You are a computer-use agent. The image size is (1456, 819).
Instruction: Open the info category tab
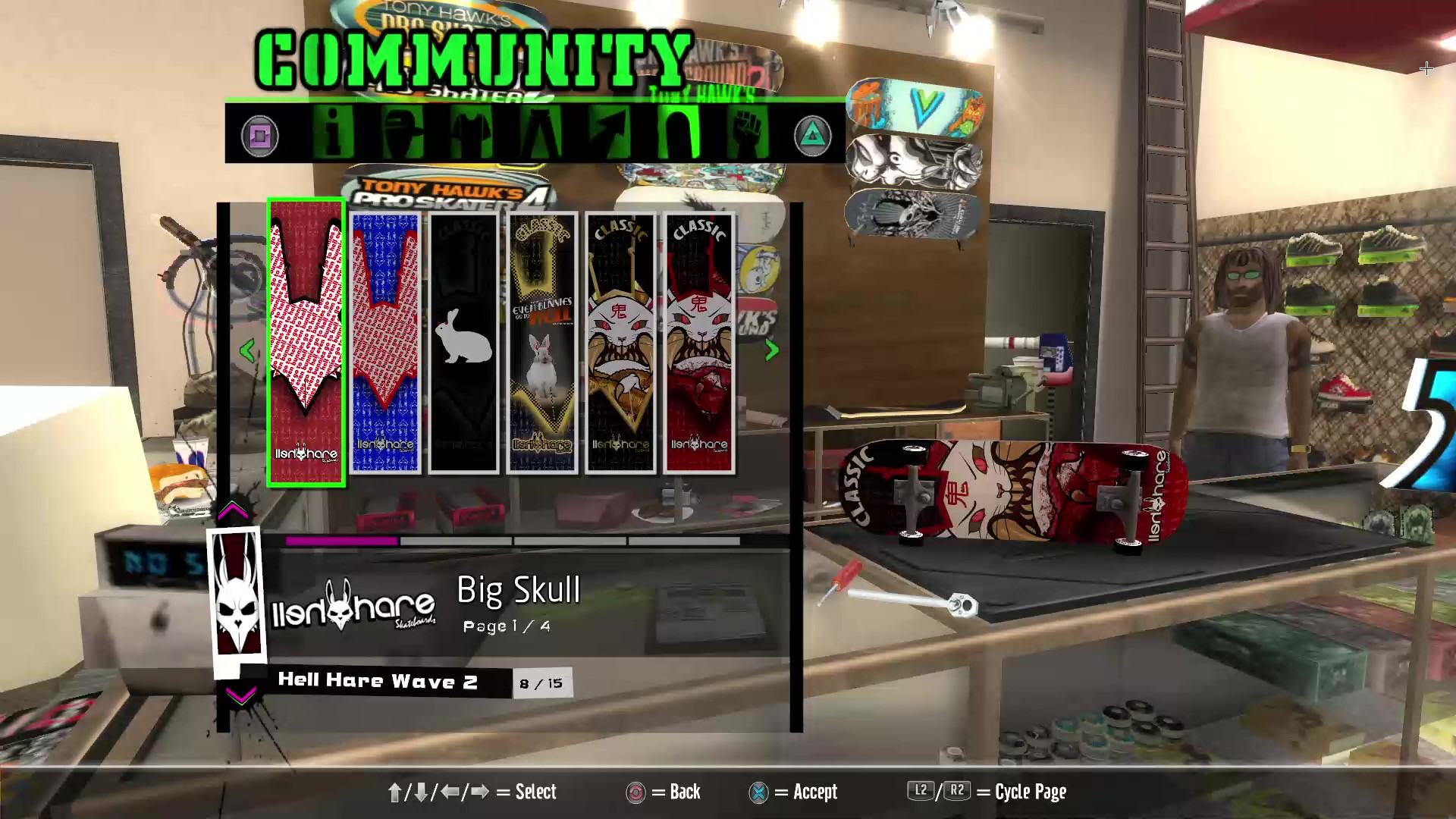pos(334,133)
